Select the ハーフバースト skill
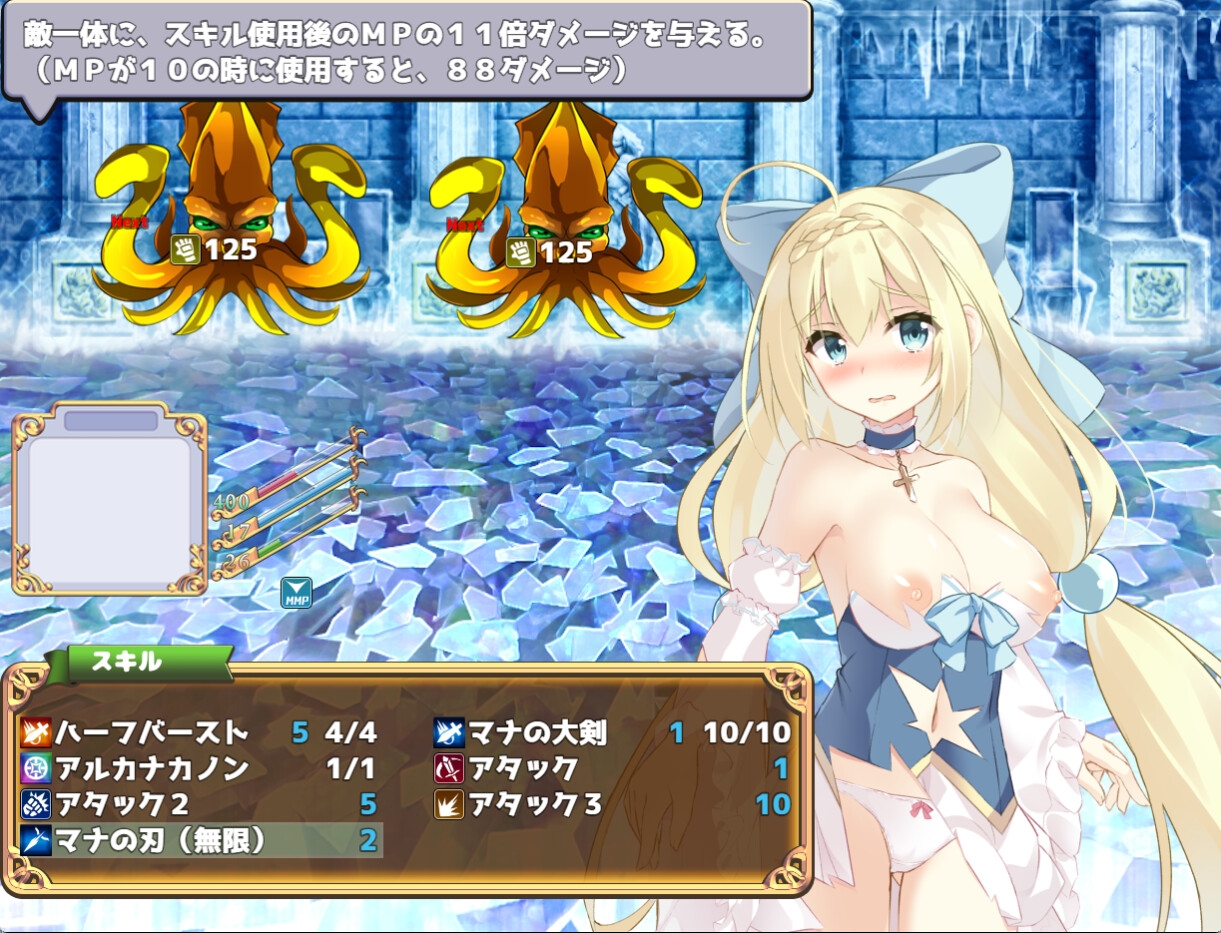 tap(150, 733)
